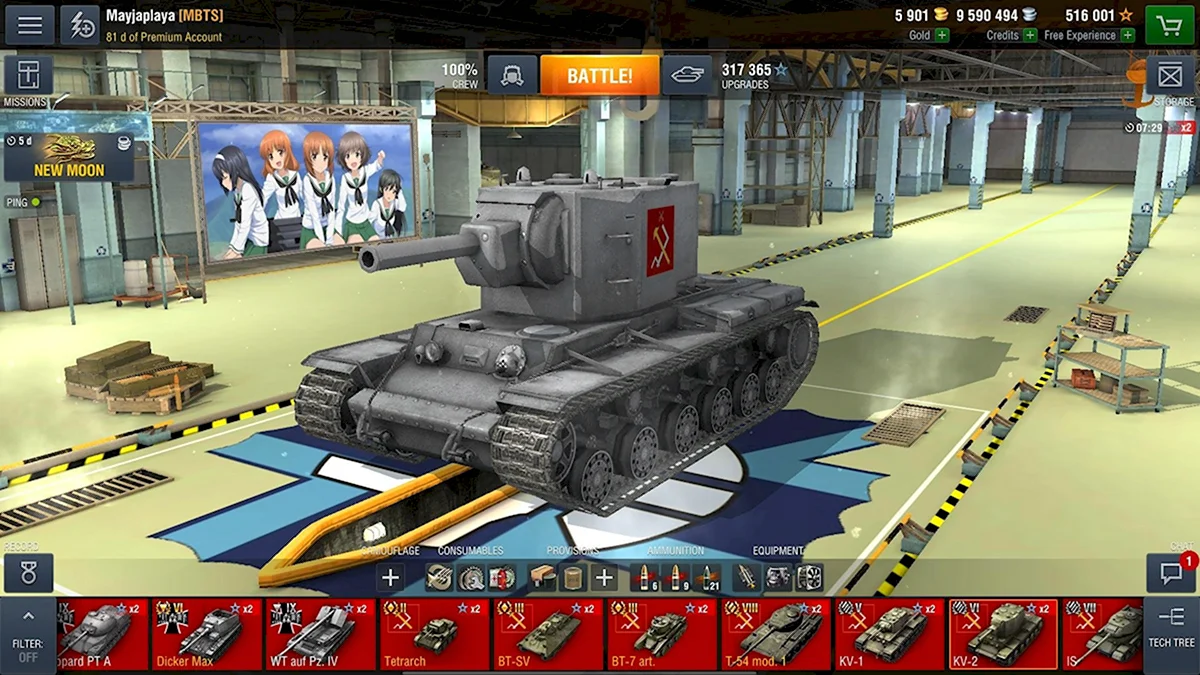Open the Missions panel
Screen dimensions: 1200x675
[x=28, y=77]
